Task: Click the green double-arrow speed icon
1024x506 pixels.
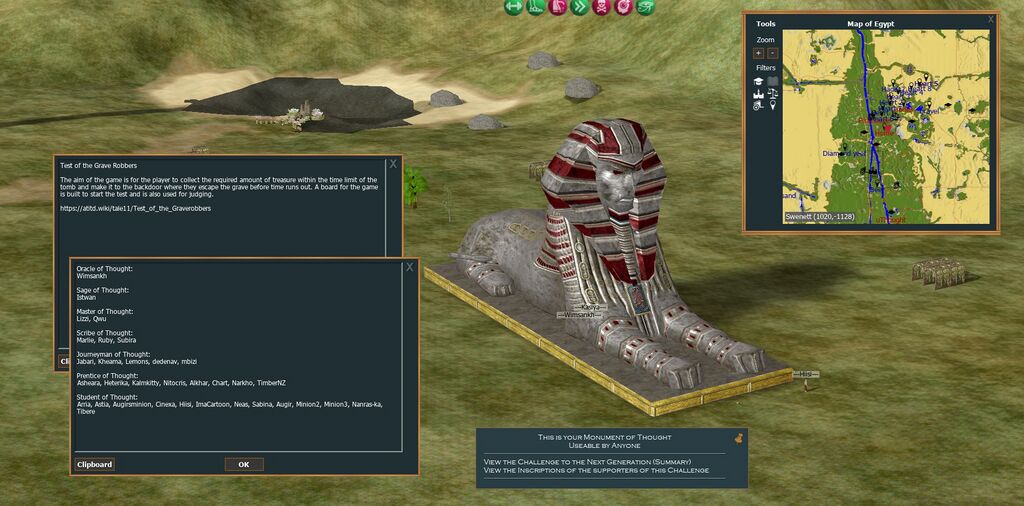Action: (579, 7)
